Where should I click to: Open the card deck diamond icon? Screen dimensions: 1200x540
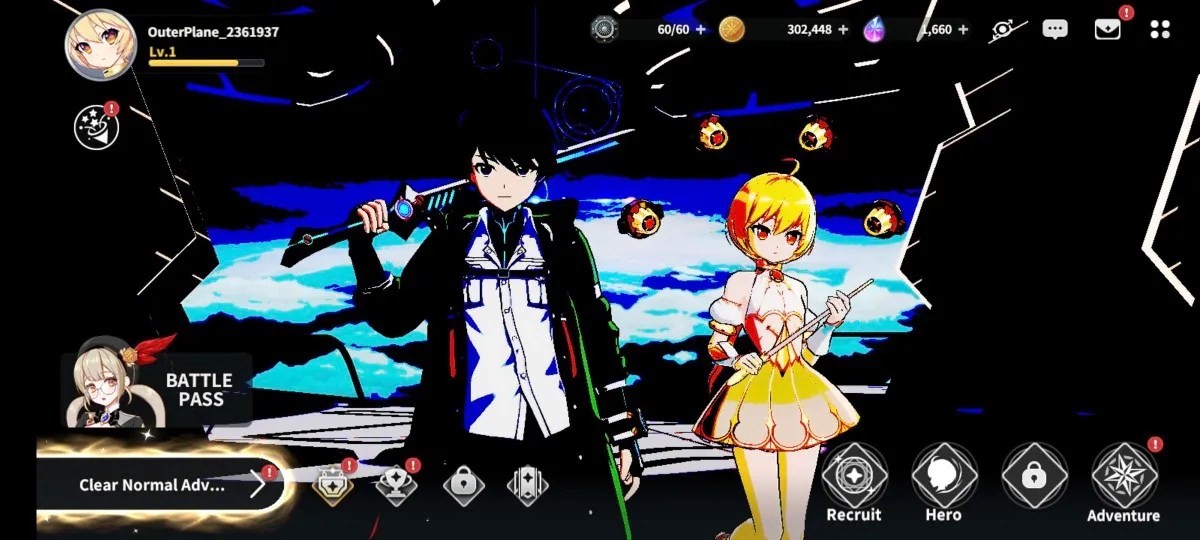click(527, 486)
